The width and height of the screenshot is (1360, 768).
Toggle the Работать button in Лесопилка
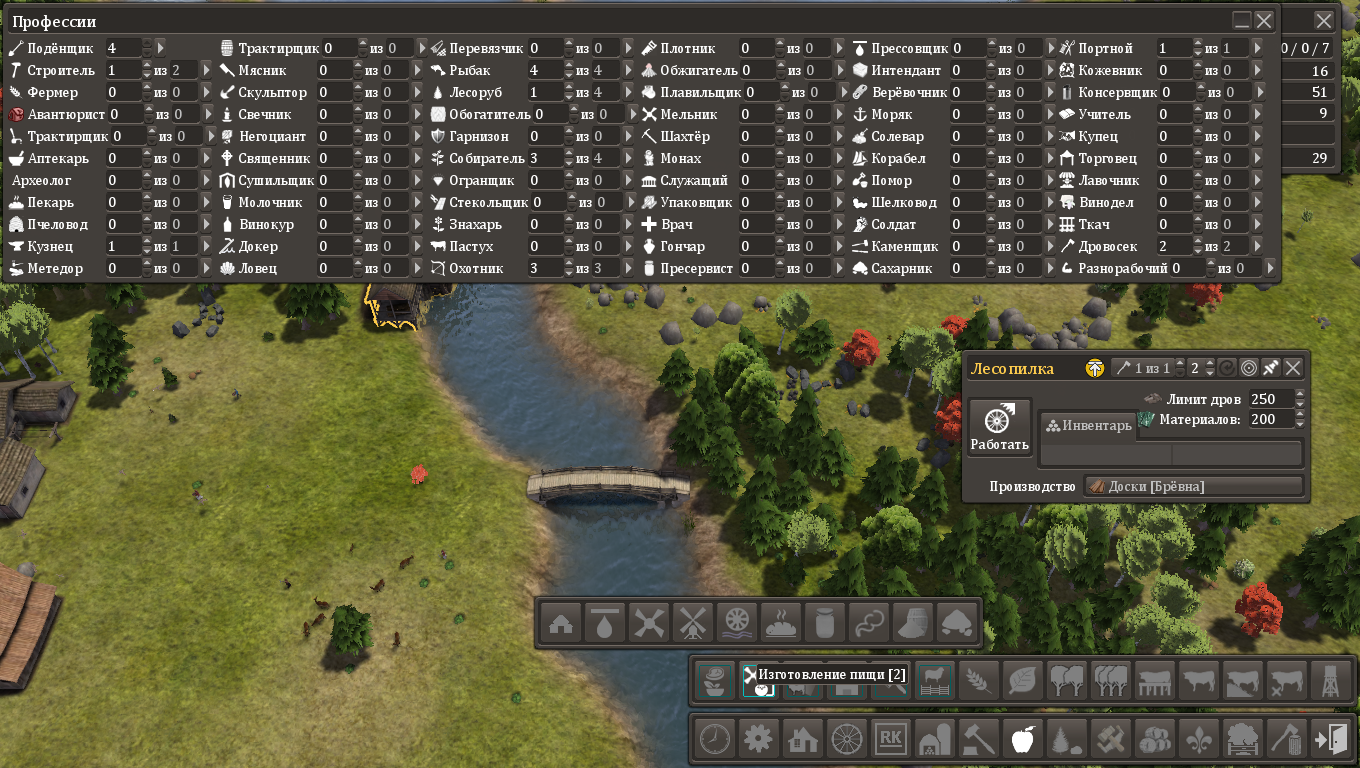pyautogui.click(x=999, y=427)
